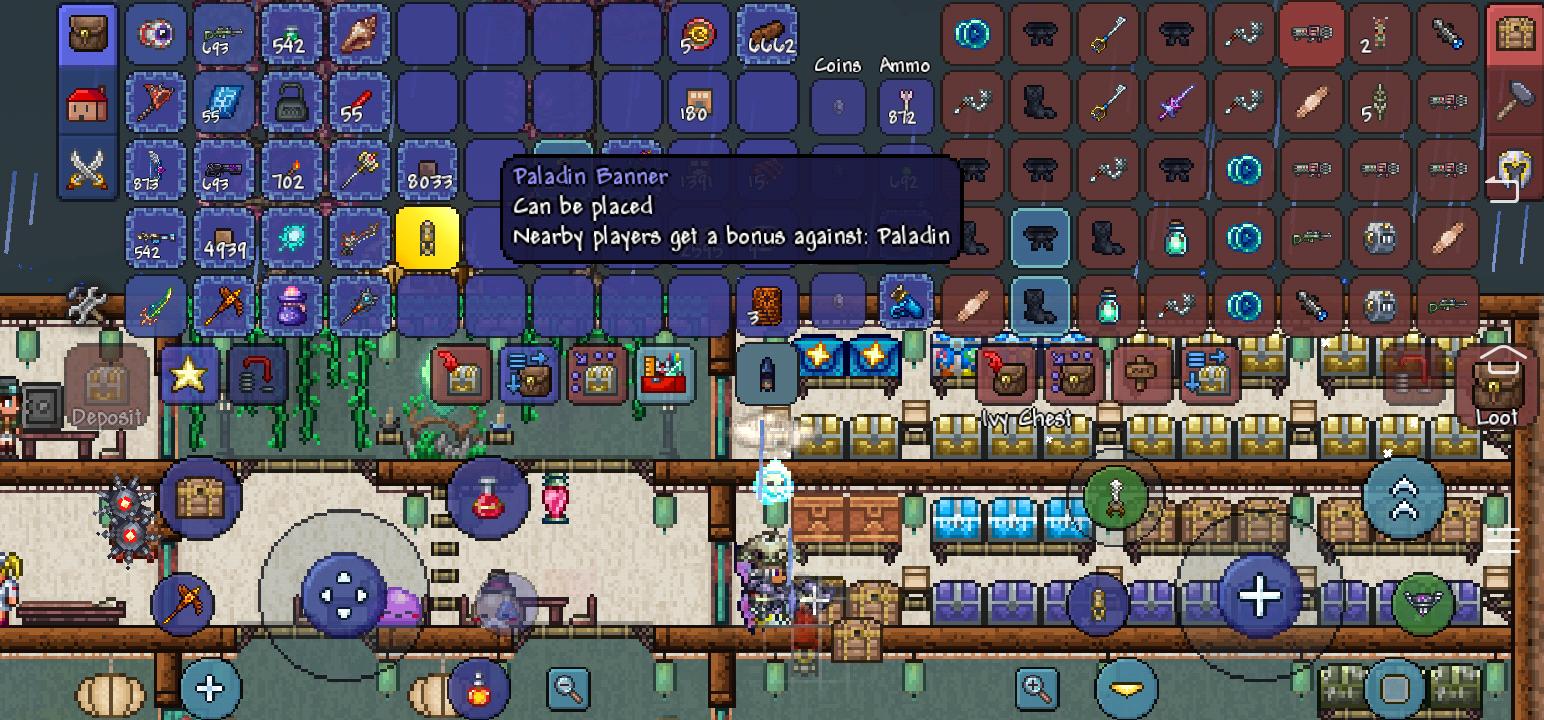Tap the double up-chevron circle control

click(x=1405, y=498)
